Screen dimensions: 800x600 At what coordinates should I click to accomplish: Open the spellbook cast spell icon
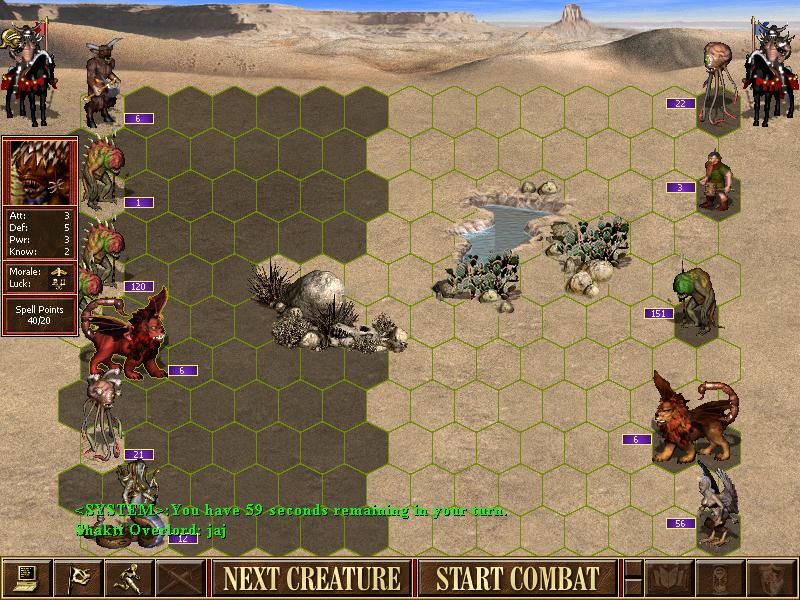tap(669, 578)
